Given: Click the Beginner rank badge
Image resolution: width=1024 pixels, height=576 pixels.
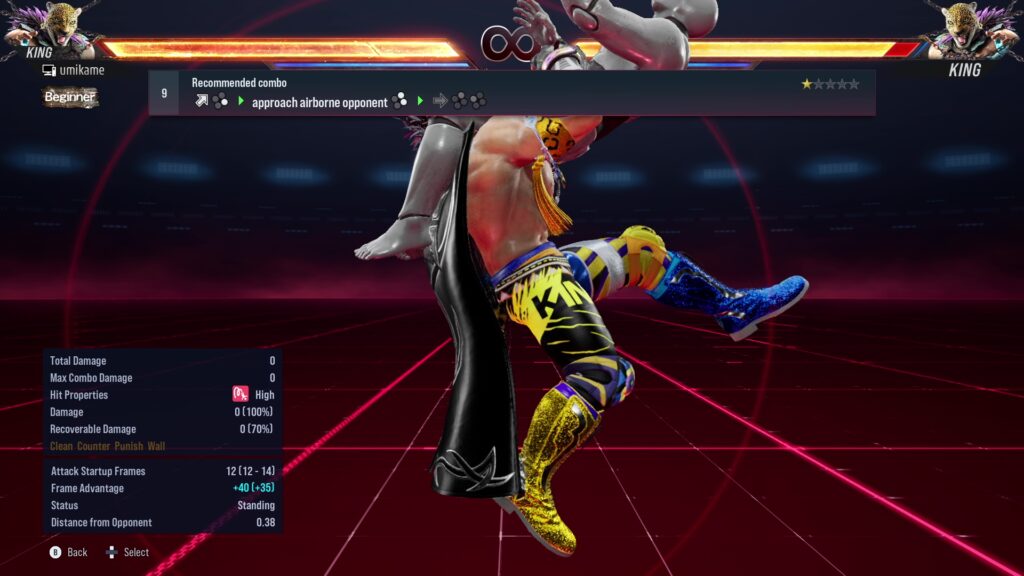Looking at the screenshot, I should (70, 97).
